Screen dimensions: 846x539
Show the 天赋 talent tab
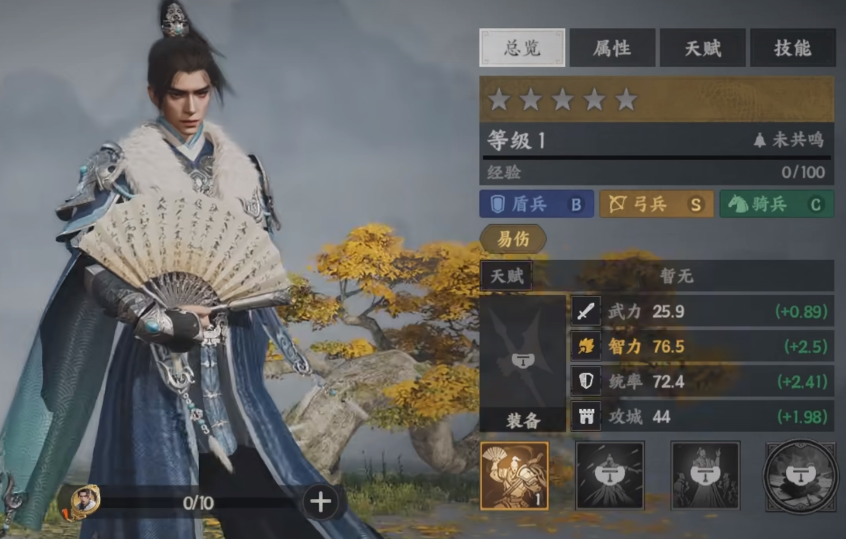pyautogui.click(x=702, y=47)
